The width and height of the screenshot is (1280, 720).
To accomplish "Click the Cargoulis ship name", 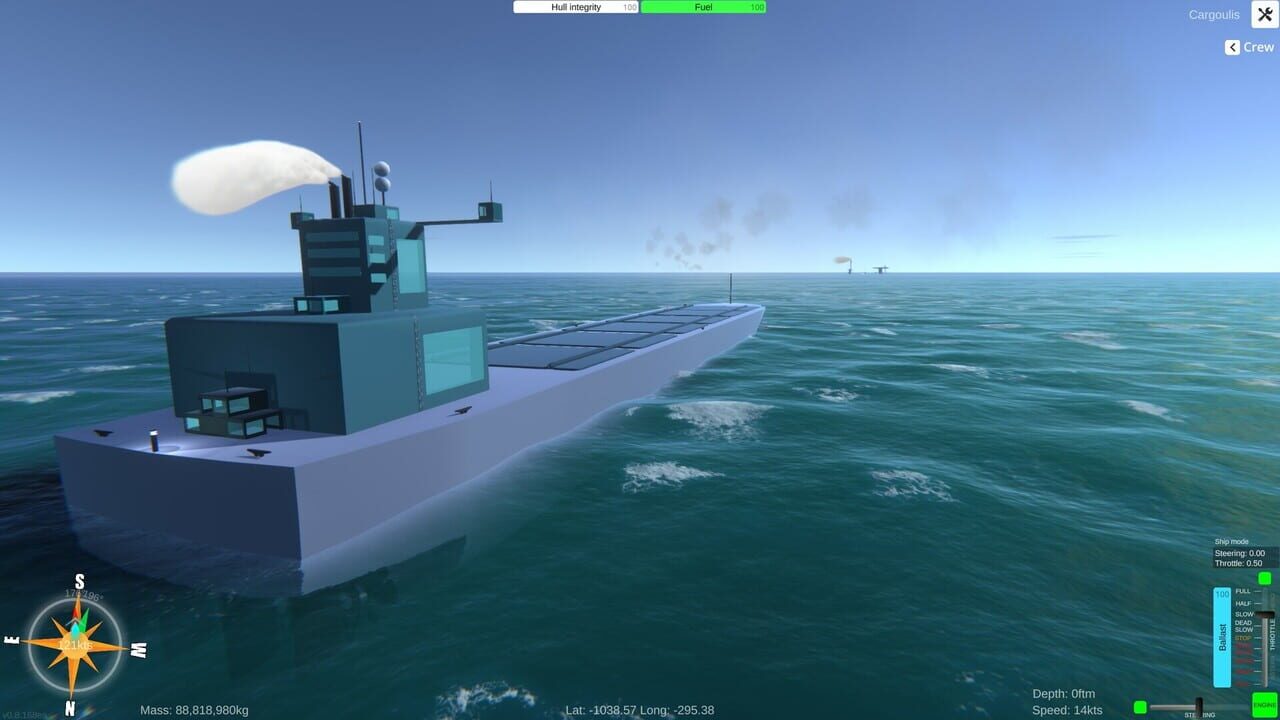I will 1213,14.
